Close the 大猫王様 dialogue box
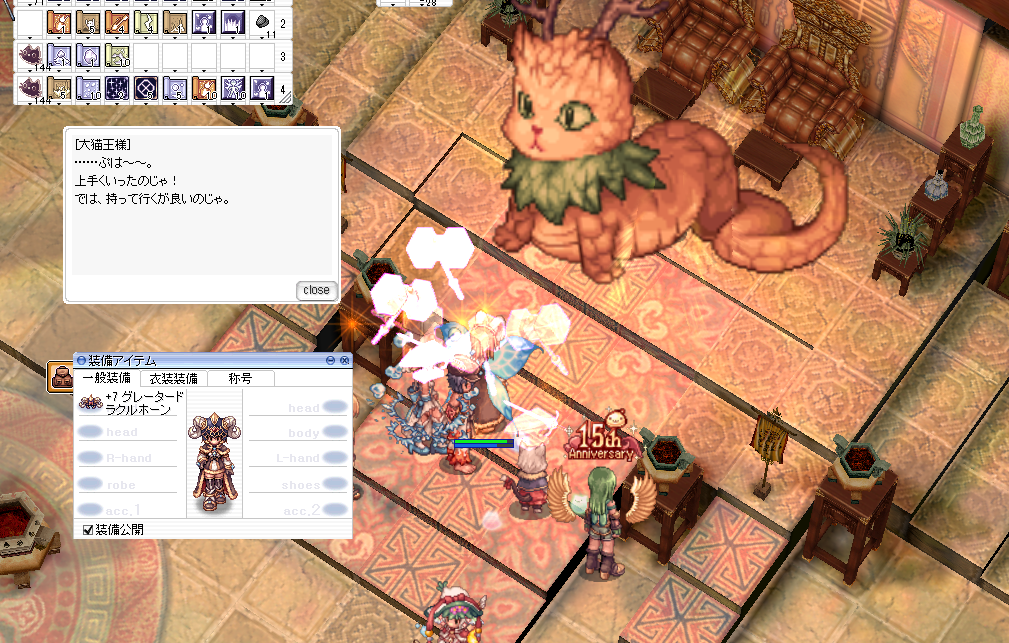Viewport: 1009px width, 643px height. point(317,290)
